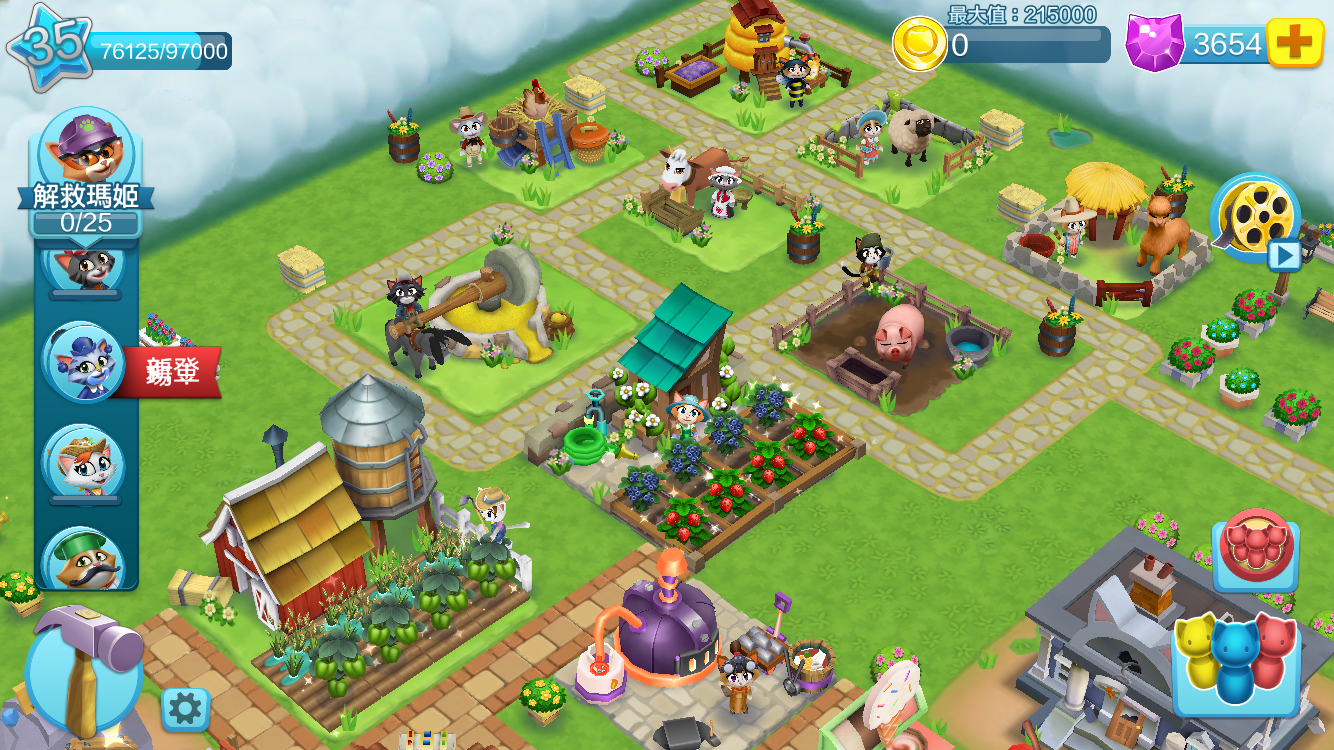
Task: Click the red banner label beside the blue cat
Action: (171, 371)
